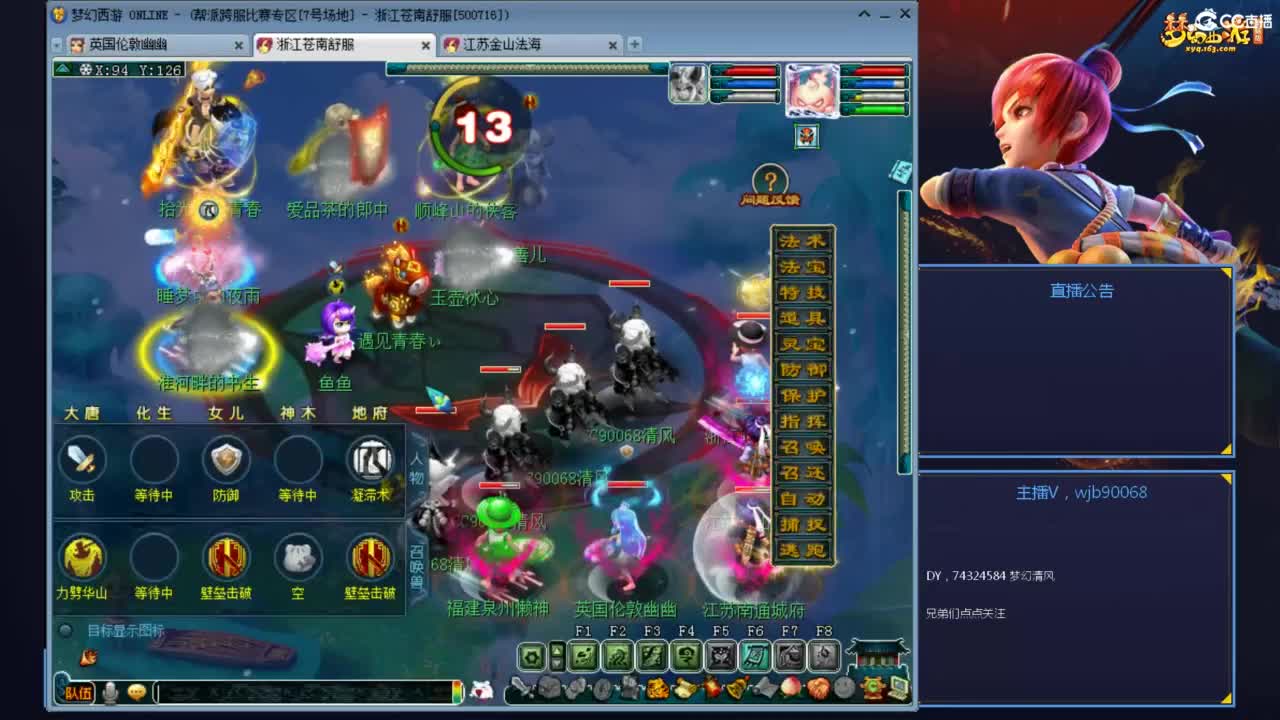Click the green plus to add a tab
The width and height of the screenshot is (1280, 720).
click(x=634, y=44)
